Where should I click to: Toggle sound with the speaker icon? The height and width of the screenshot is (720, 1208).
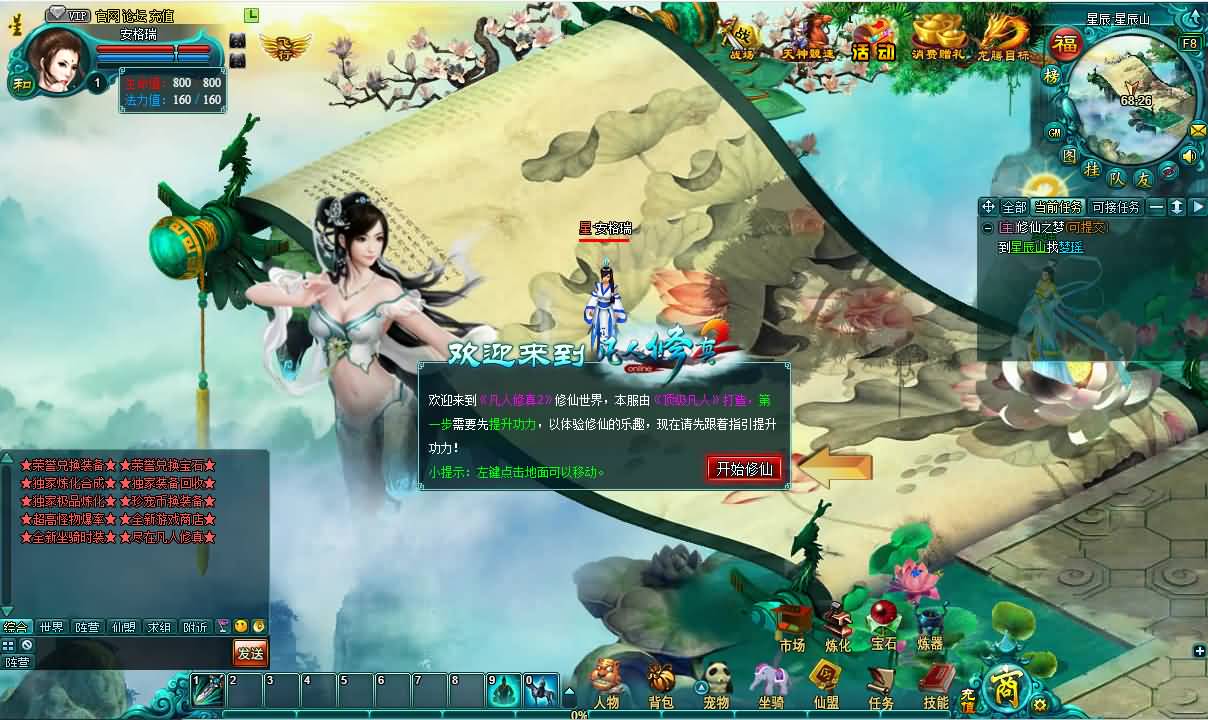(x=1189, y=155)
